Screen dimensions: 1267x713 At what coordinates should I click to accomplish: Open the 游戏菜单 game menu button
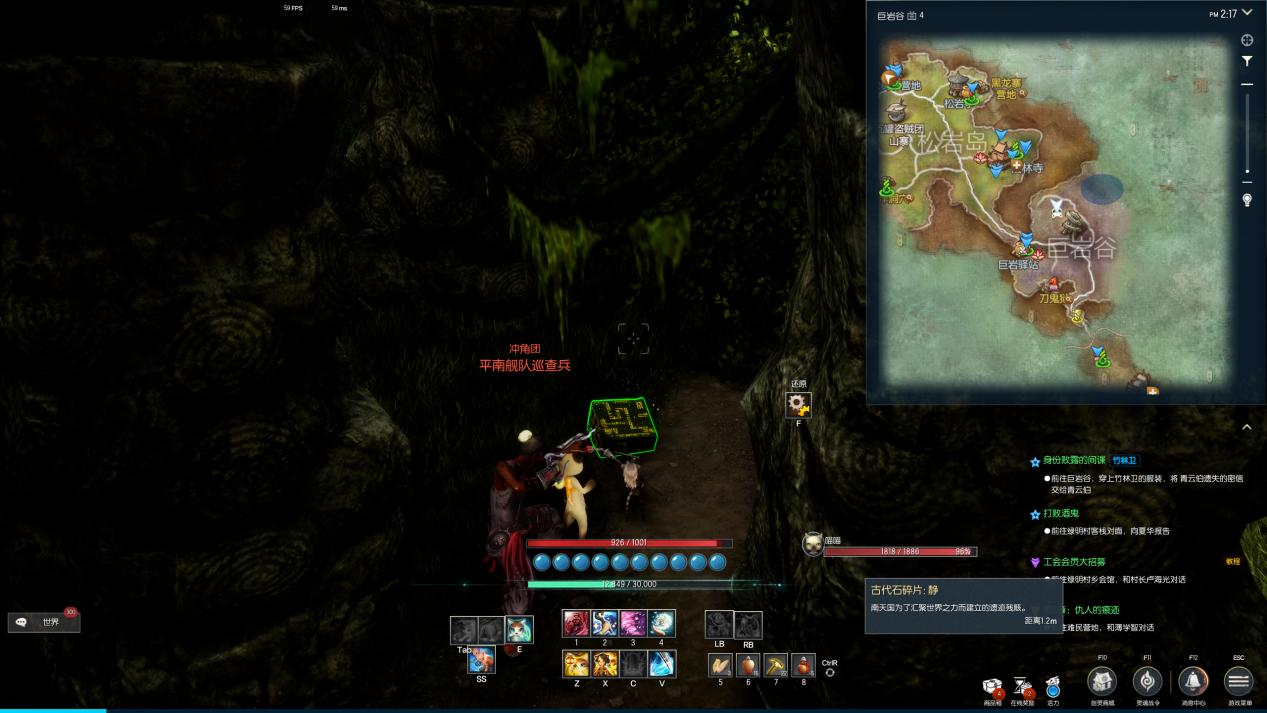click(1238, 682)
